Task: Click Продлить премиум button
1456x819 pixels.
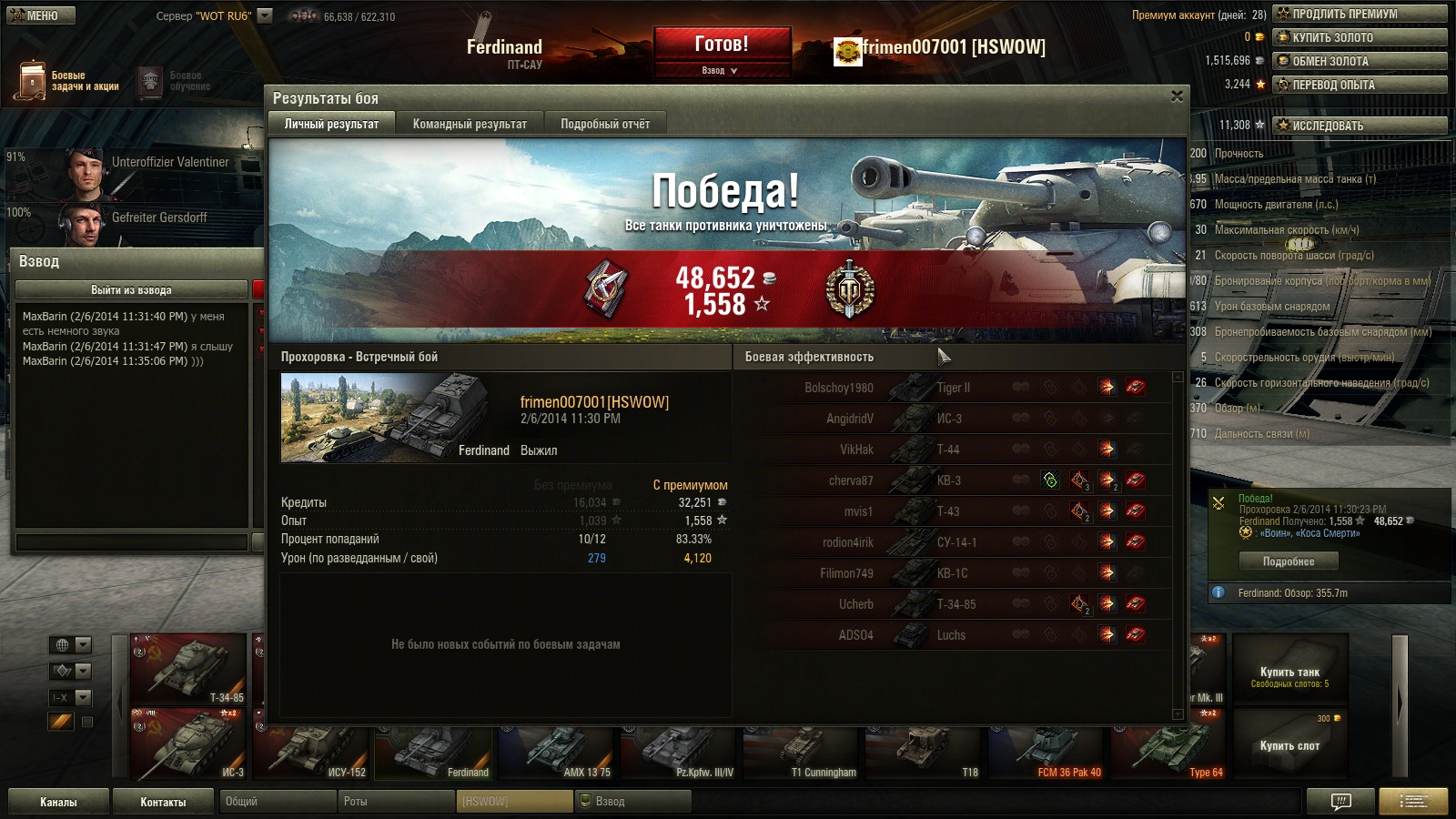Action: (1359, 14)
